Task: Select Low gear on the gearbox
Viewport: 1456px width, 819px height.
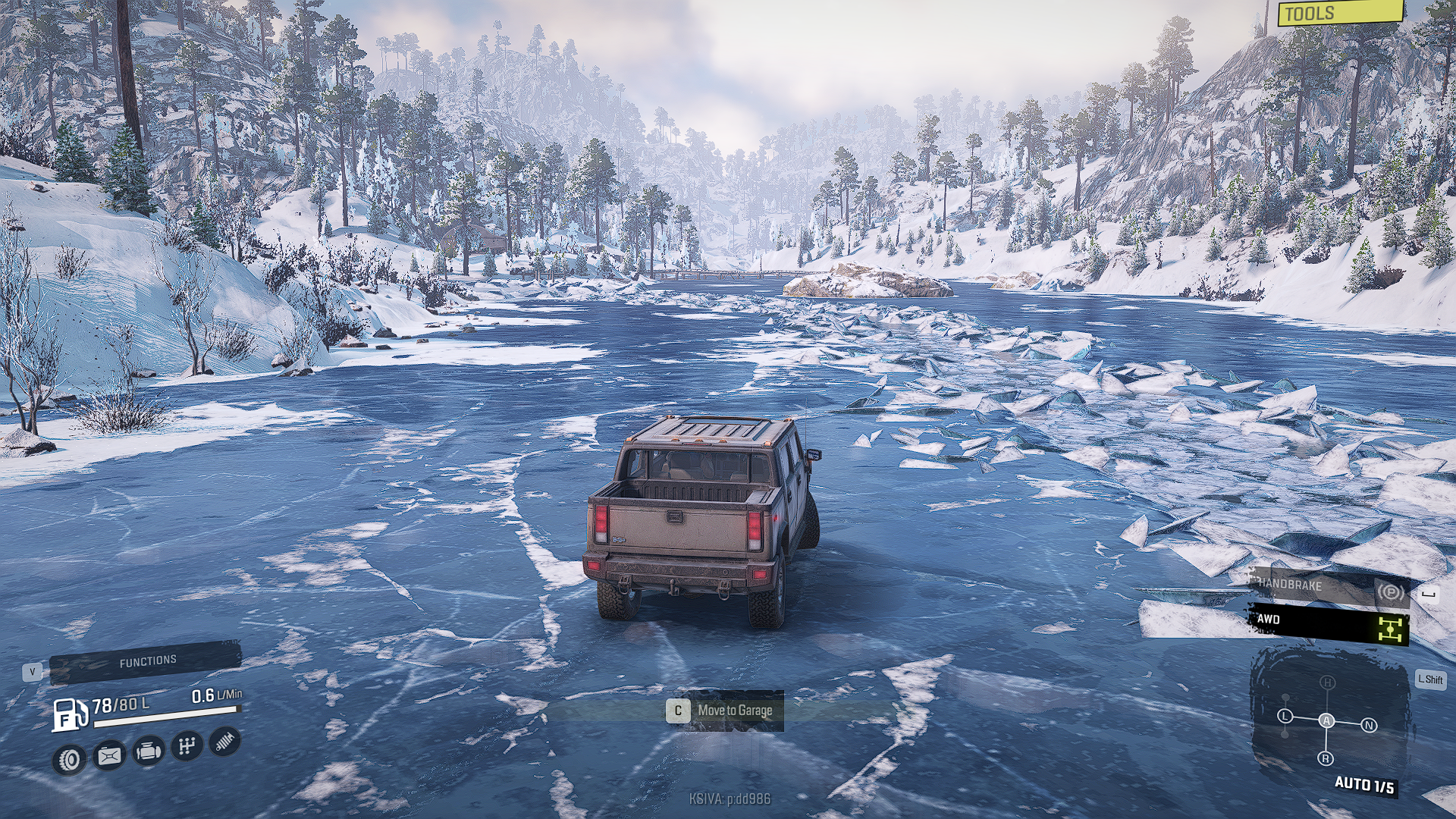Action: 1285,716
